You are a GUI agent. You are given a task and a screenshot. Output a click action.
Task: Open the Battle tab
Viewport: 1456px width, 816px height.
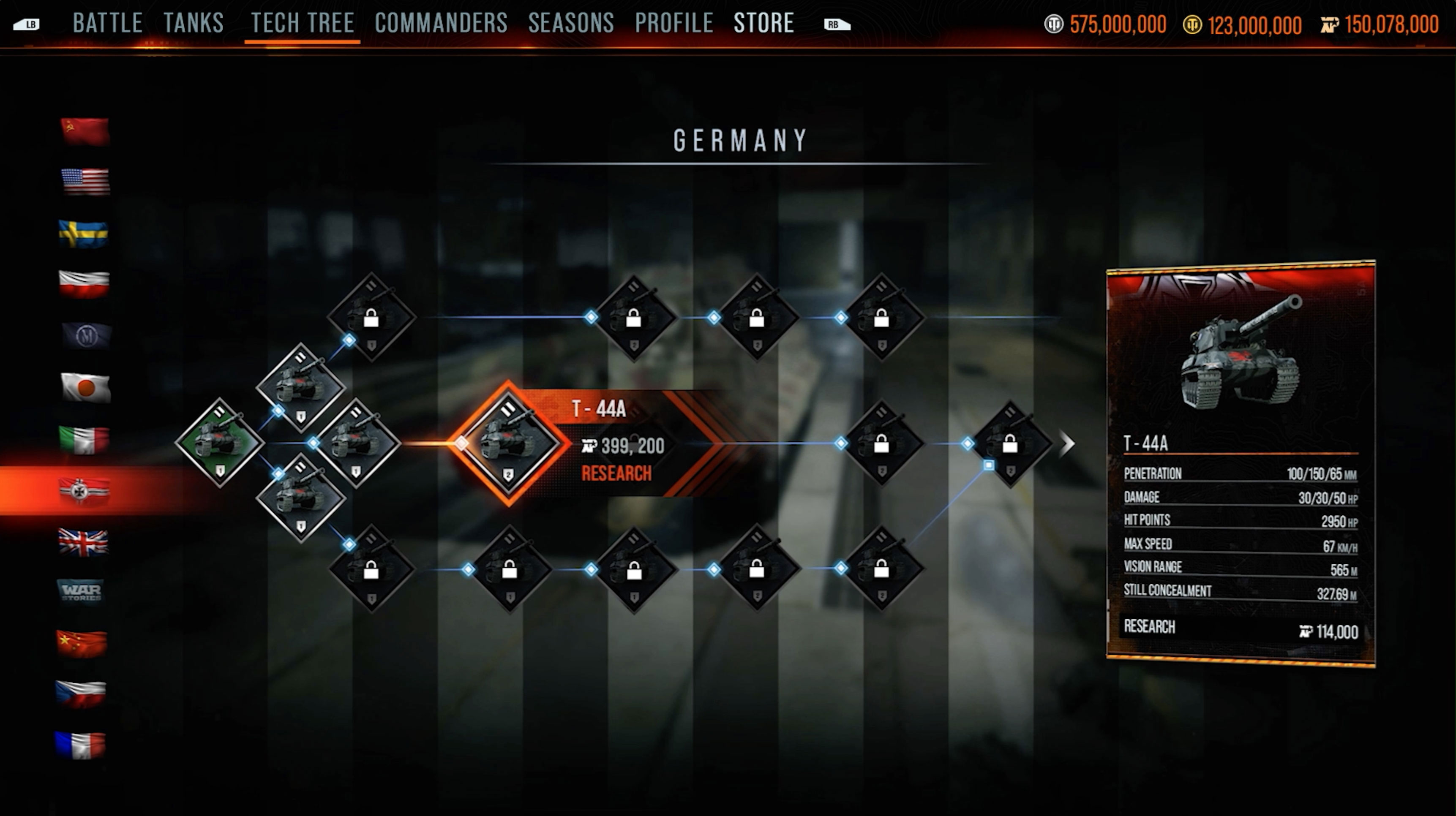[107, 24]
